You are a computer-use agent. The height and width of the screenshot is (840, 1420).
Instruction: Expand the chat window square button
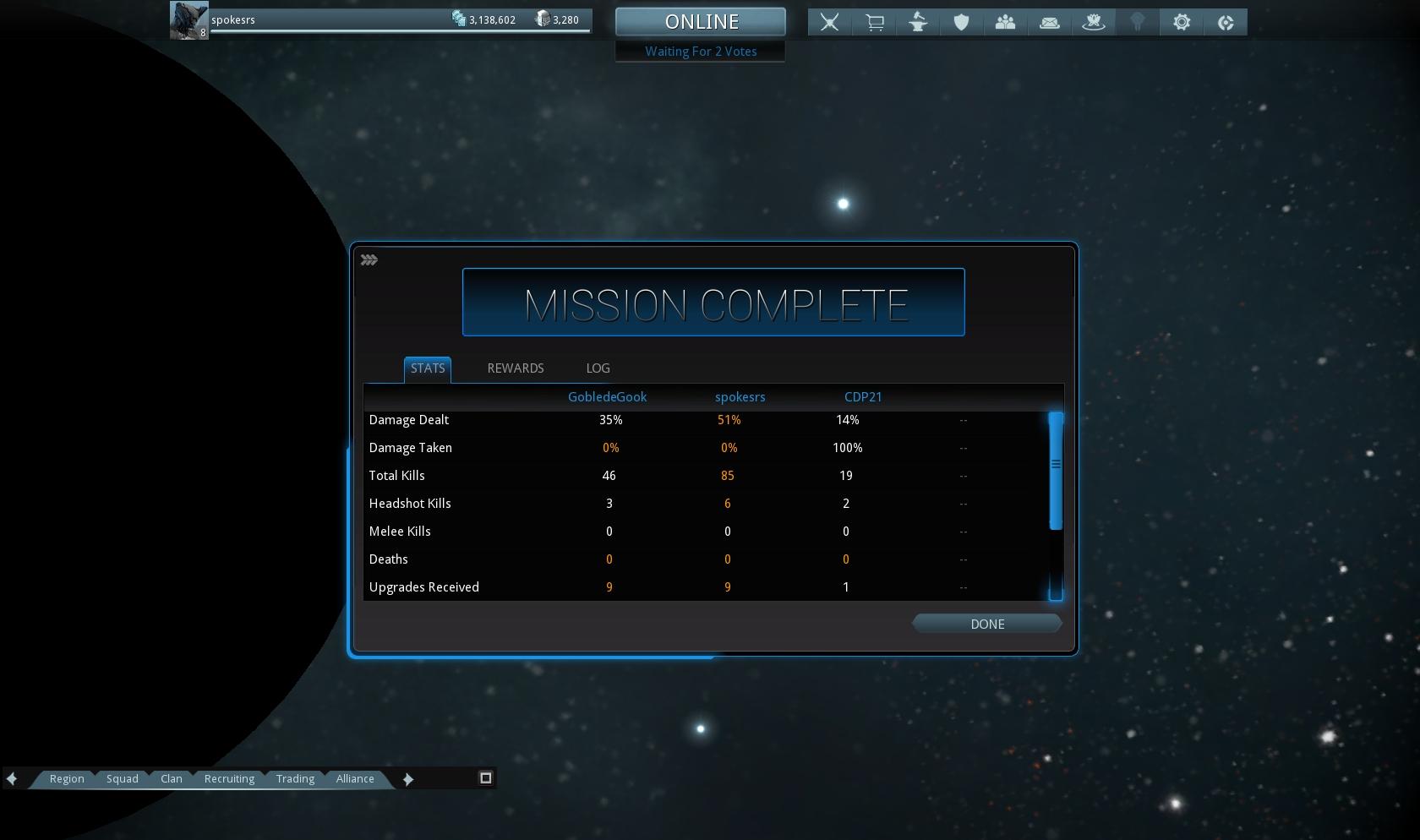486,778
